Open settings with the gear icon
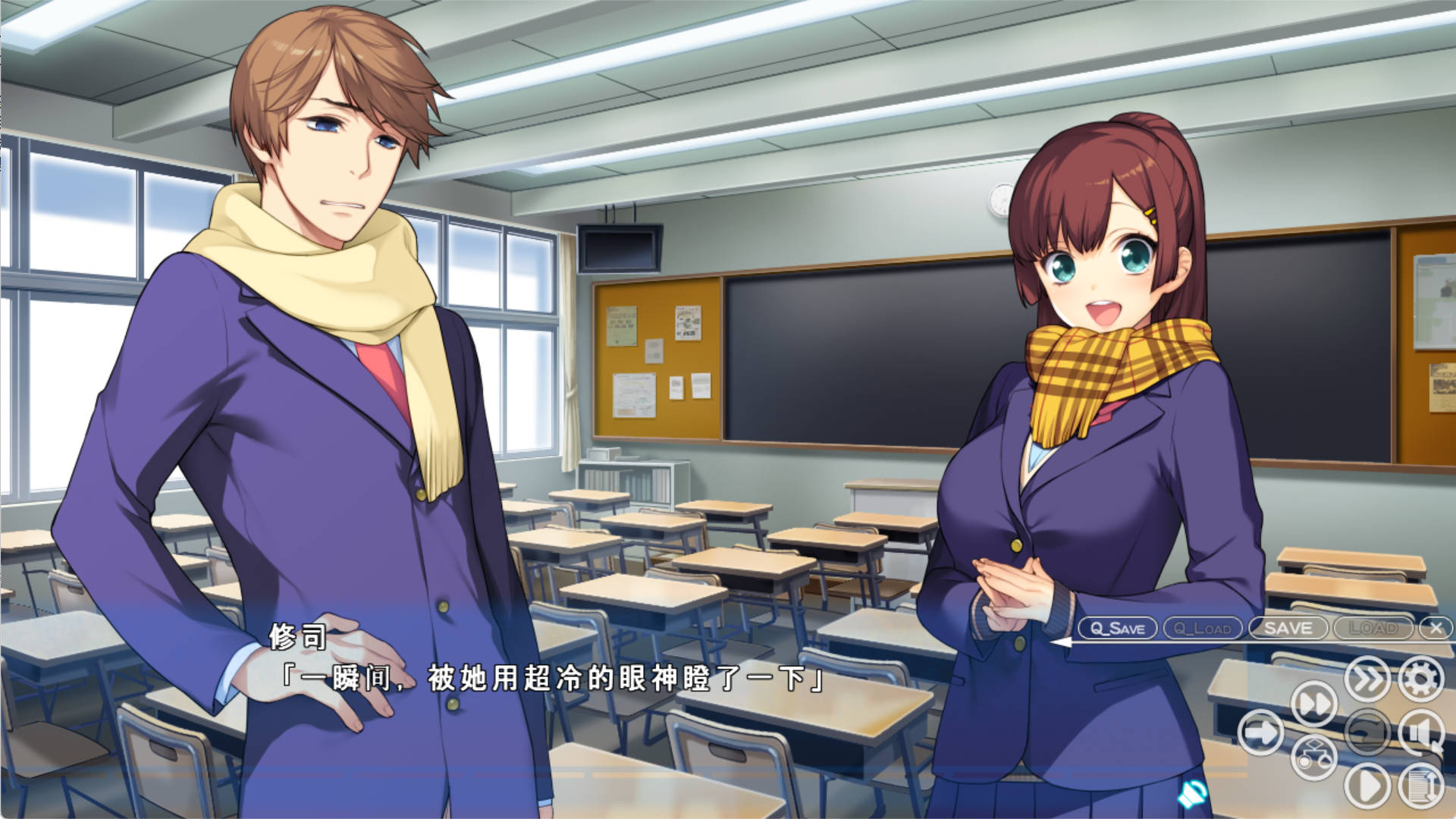This screenshot has width=1456, height=819. [1421, 679]
